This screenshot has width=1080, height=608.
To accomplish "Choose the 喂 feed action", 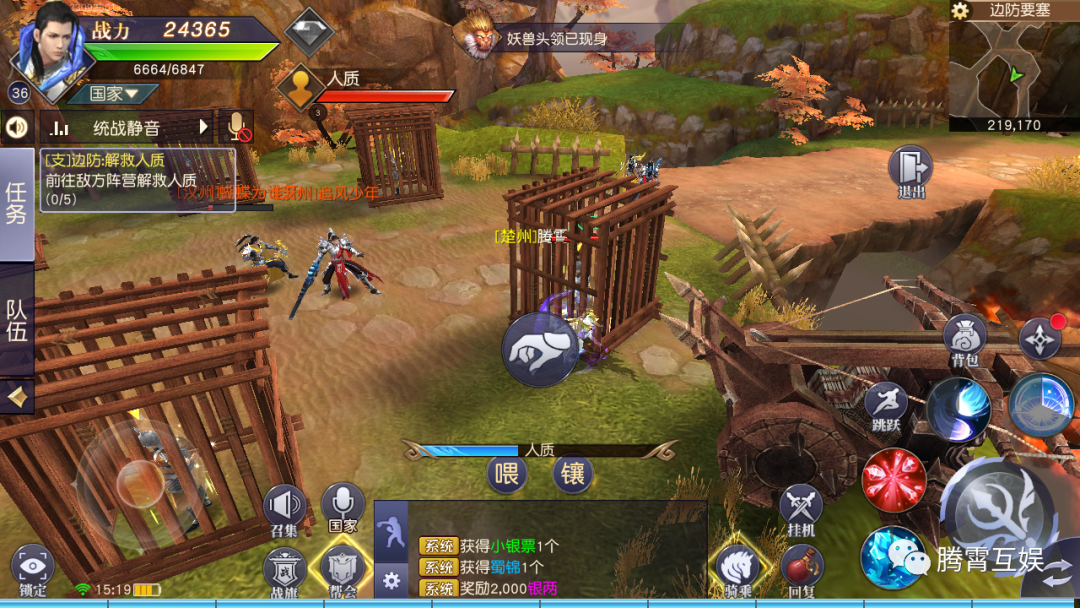I will pos(507,473).
